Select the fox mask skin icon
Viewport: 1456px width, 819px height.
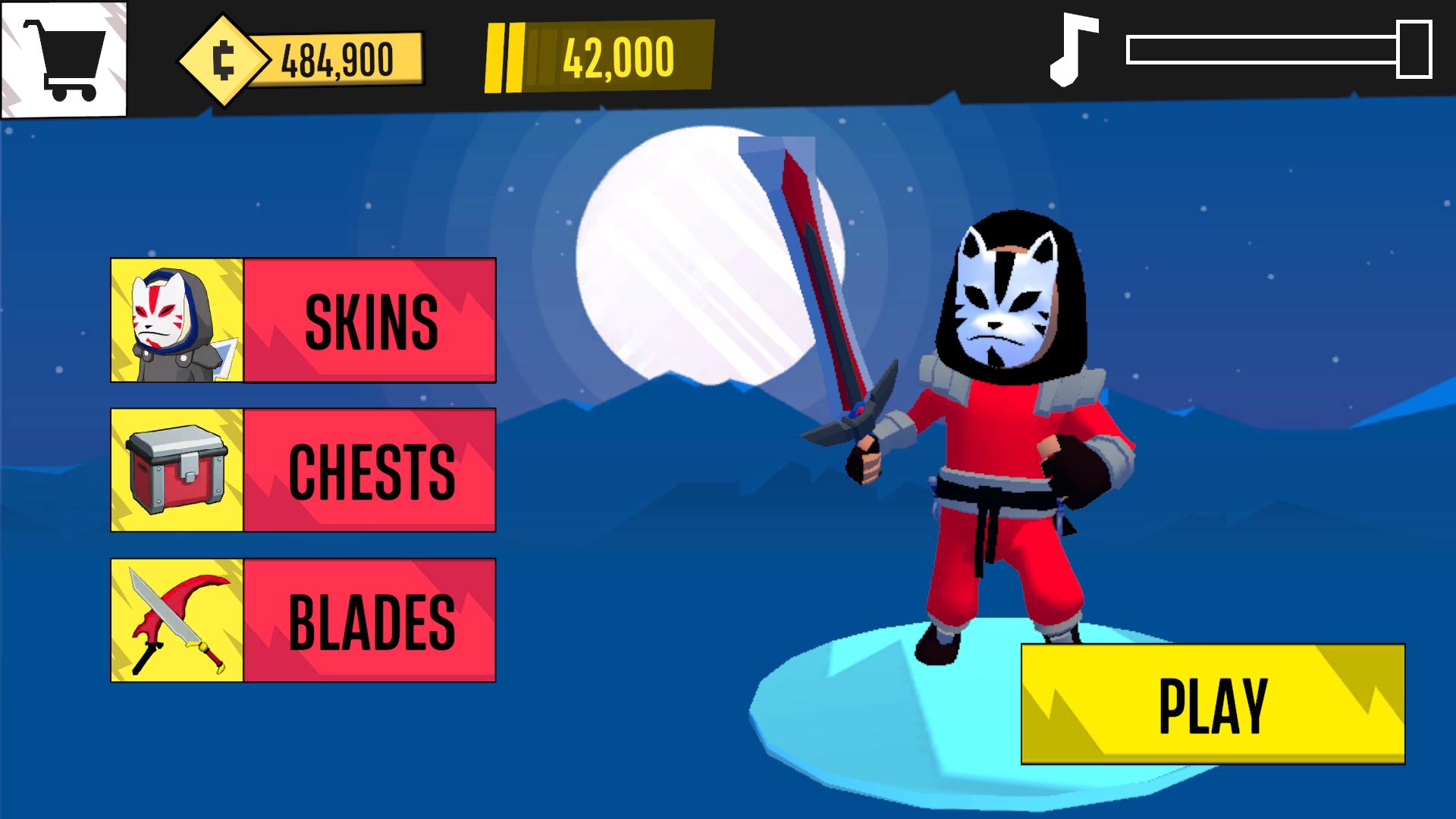(176, 321)
